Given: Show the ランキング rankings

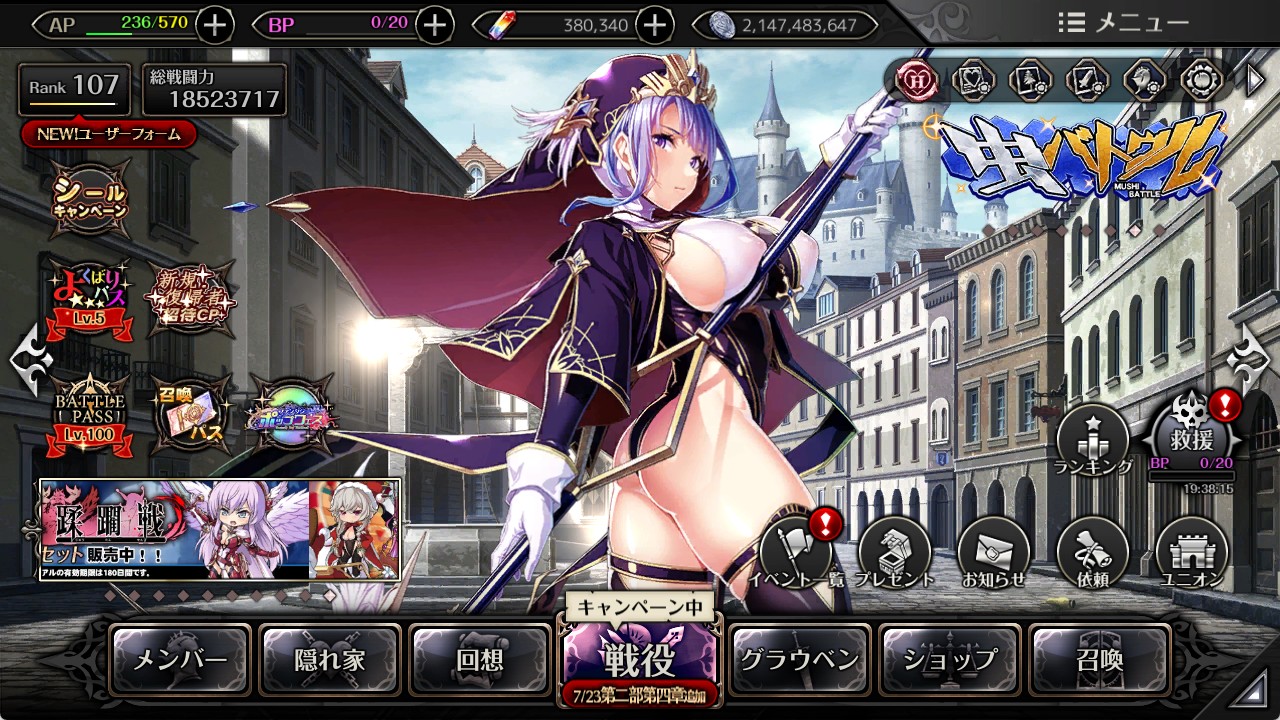Looking at the screenshot, I should (x=1093, y=442).
